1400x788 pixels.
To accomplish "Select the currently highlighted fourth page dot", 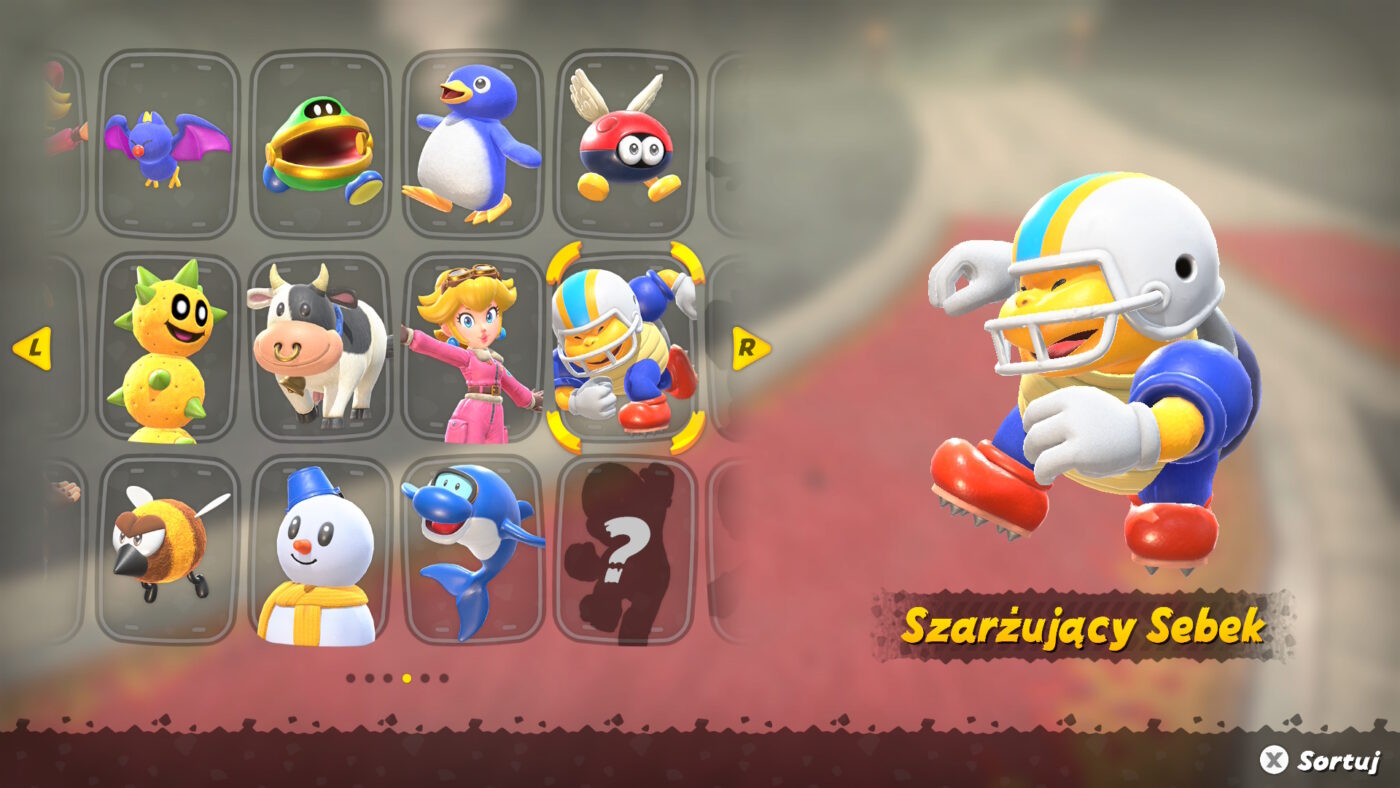I will [x=406, y=678].
